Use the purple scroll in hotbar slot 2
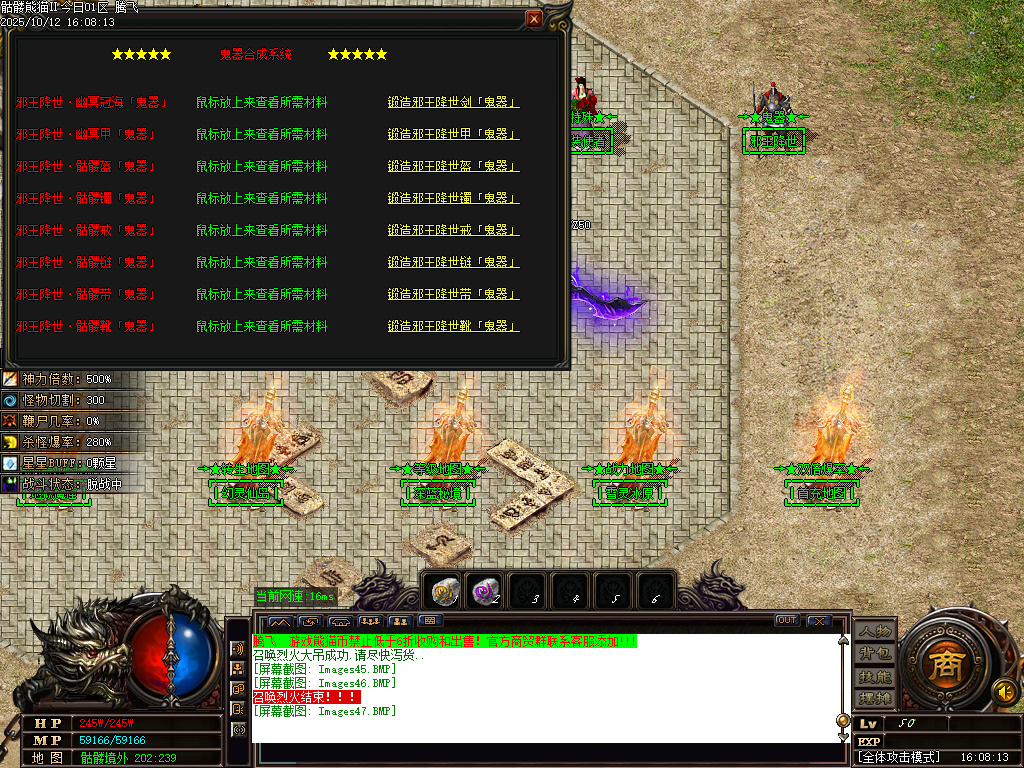The image size is (1024, 768). 486,592
